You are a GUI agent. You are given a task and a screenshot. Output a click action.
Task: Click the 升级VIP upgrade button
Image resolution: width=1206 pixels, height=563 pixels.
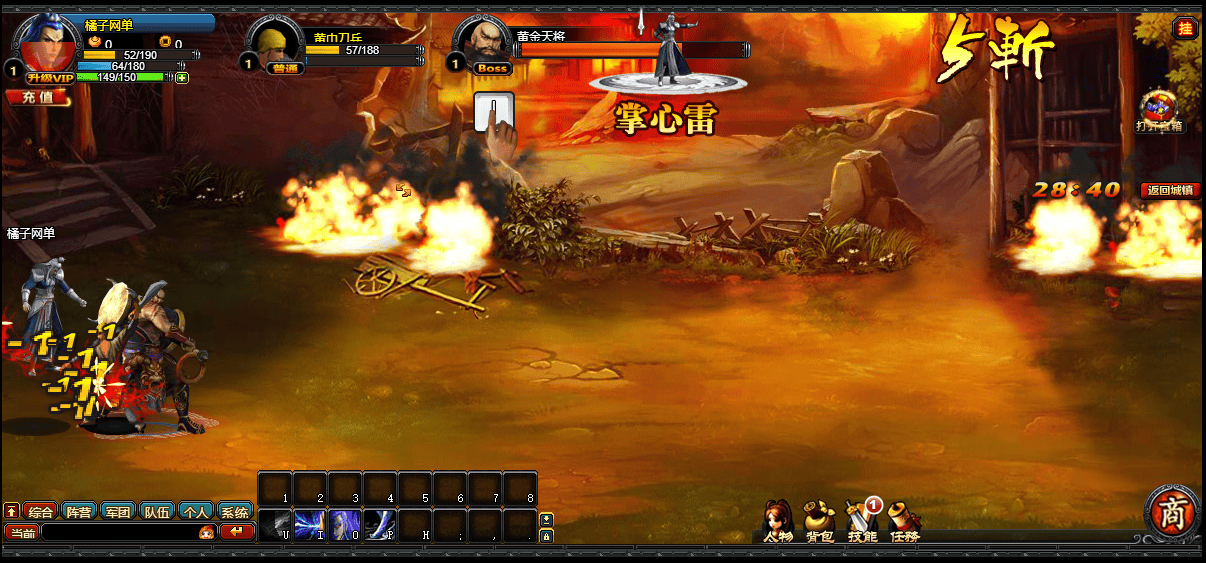(50, 77)
